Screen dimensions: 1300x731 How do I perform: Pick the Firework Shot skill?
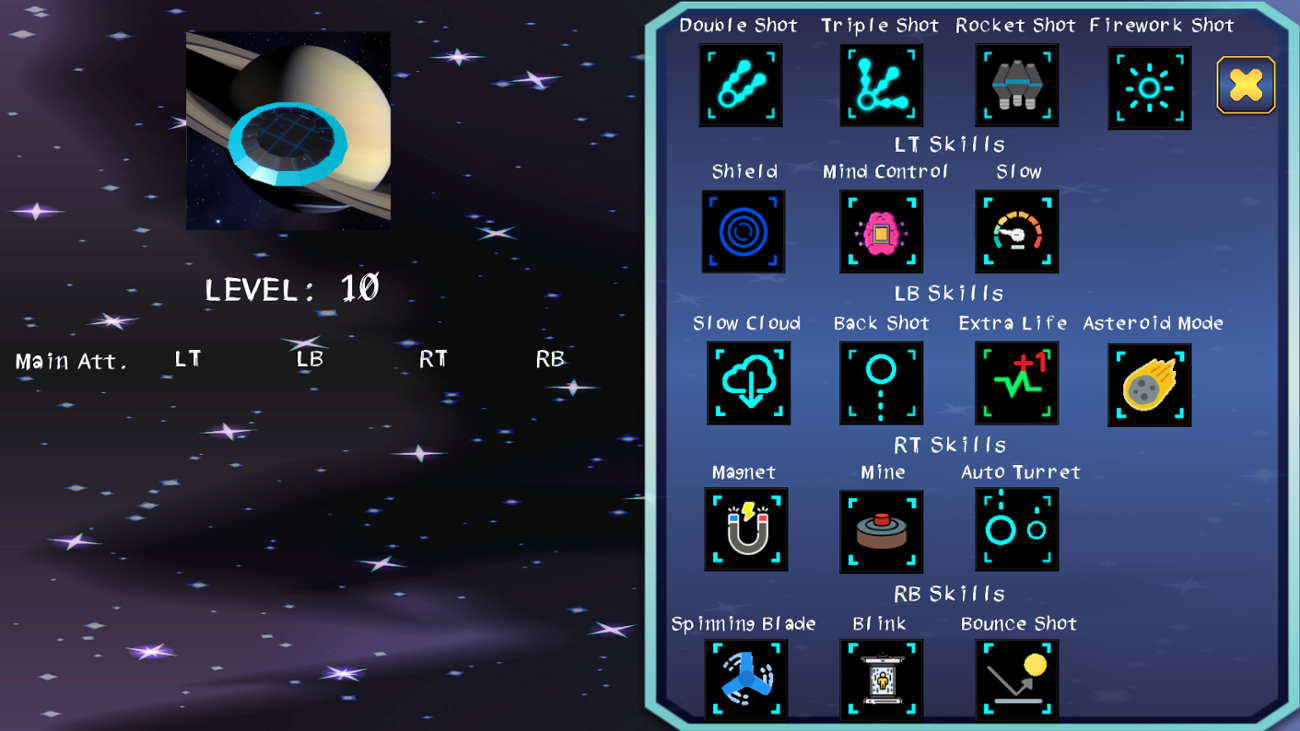1148,85
